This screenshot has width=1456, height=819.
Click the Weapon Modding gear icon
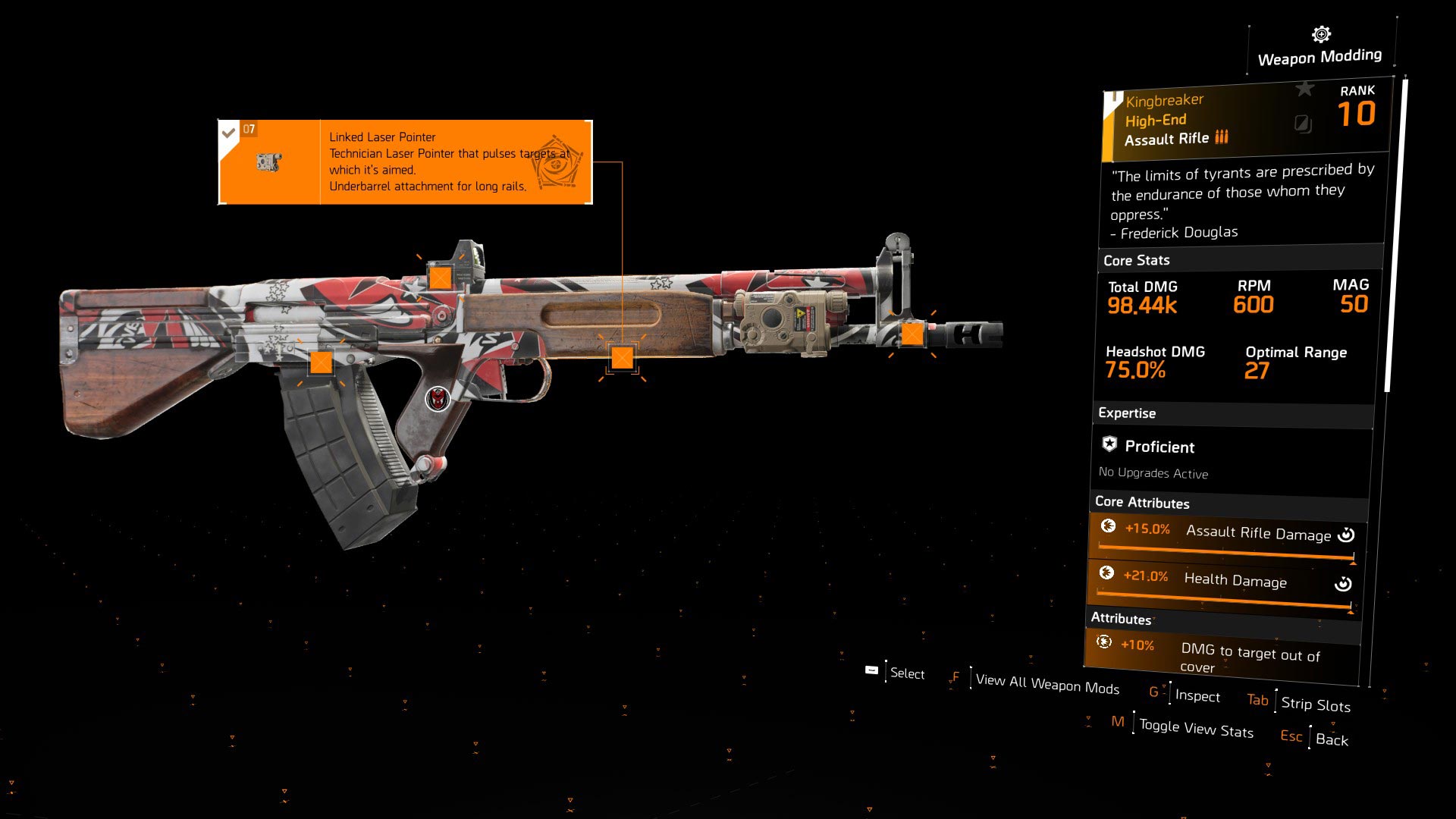pos(1320,33)
